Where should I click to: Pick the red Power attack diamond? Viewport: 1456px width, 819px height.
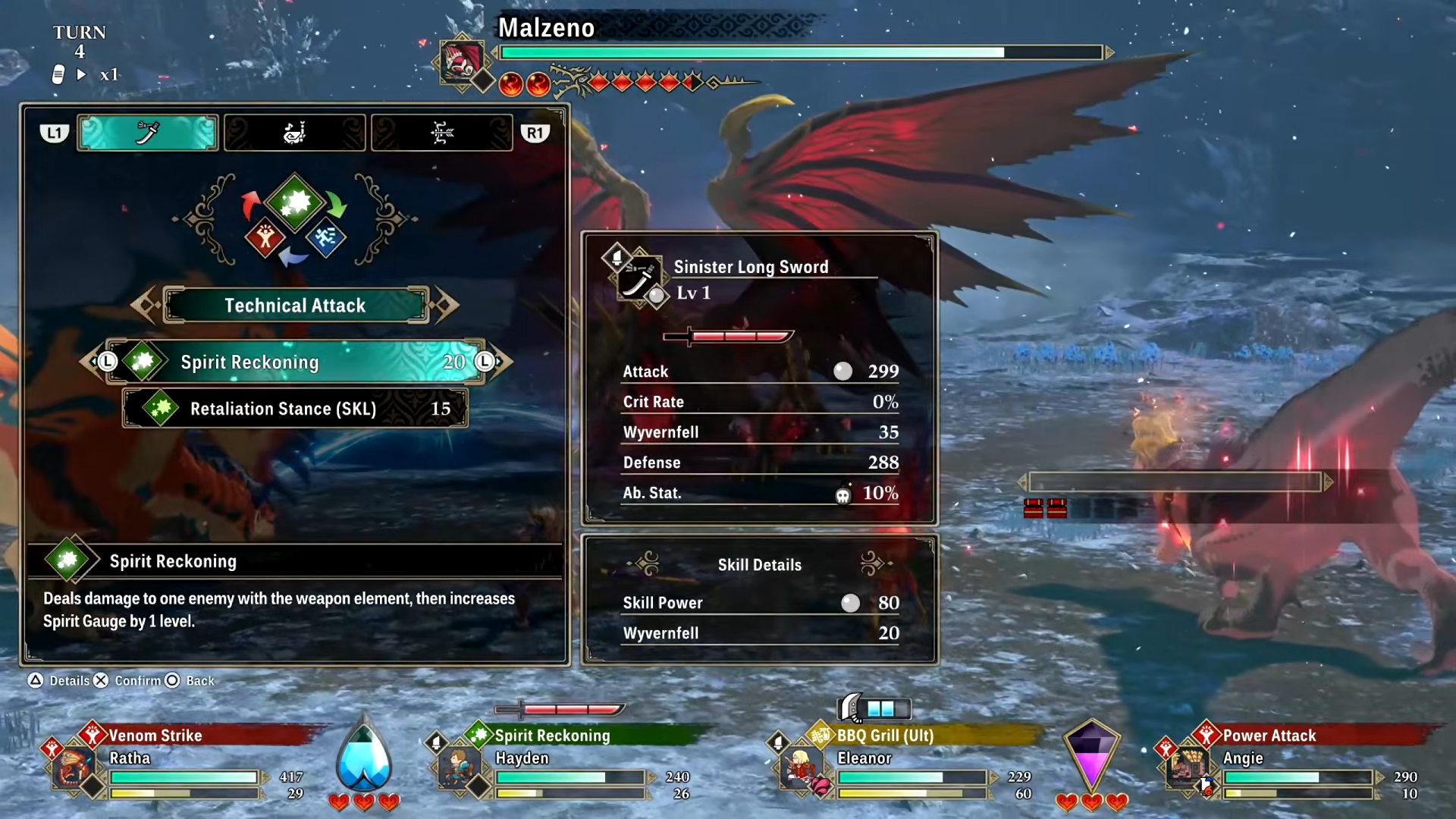coord(265,238)
